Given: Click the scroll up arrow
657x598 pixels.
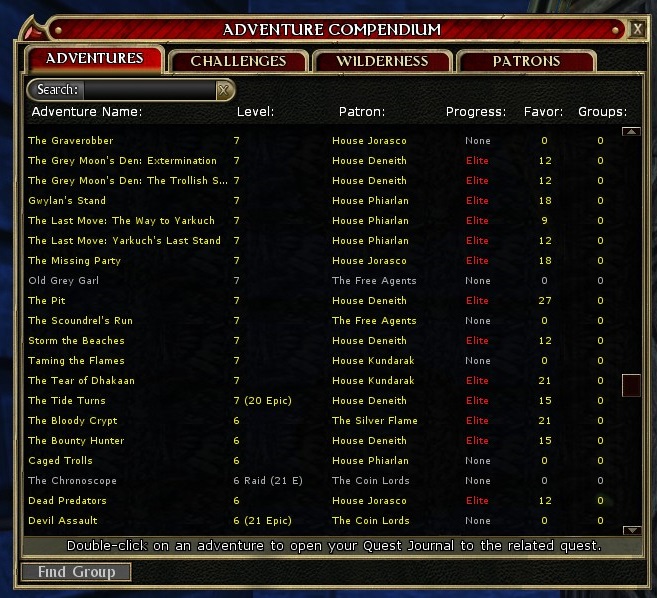Looking at the screenshot, I should pos(631,131).
